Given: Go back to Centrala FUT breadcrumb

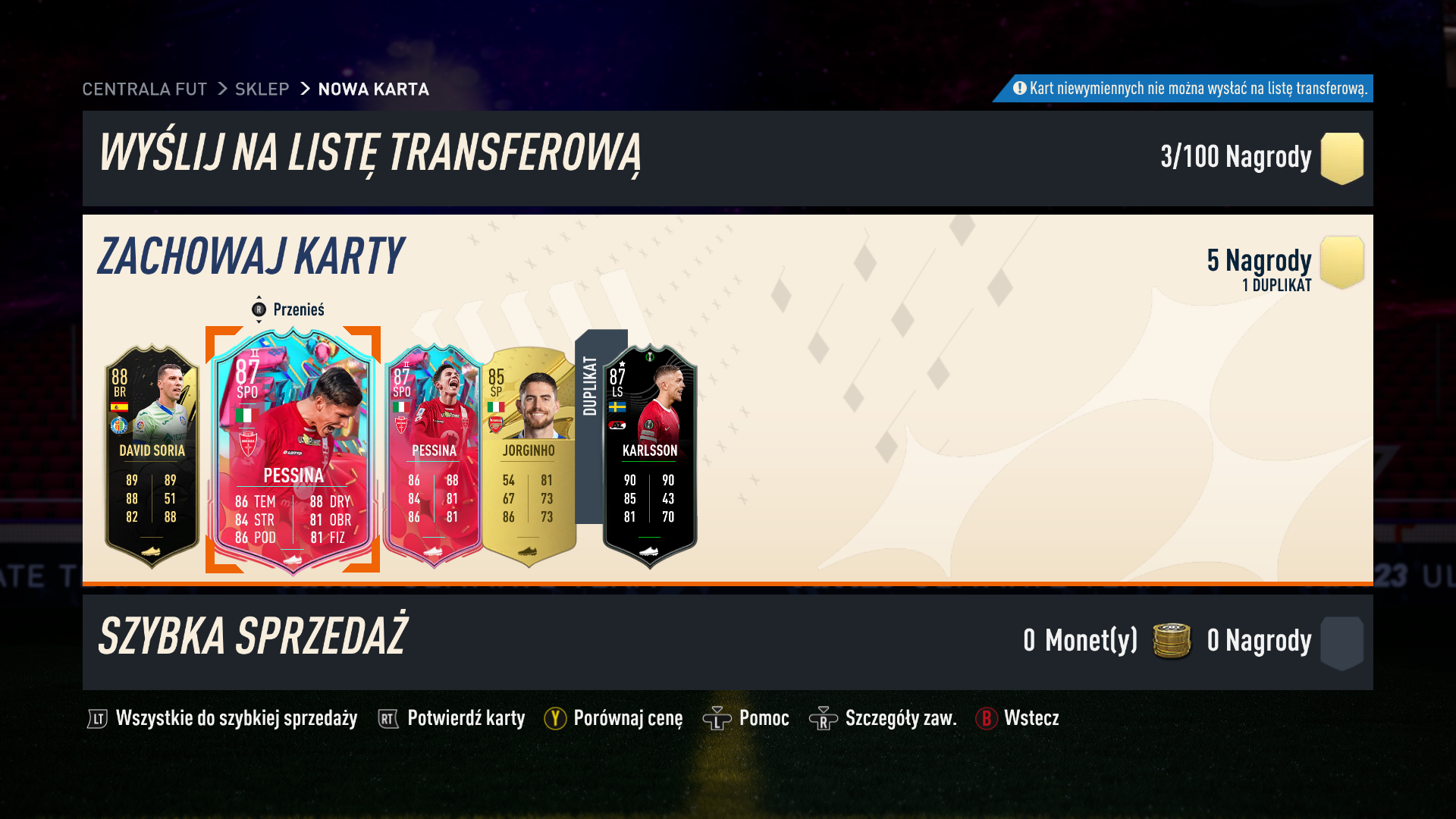Looking at the screenshot, I should coord(144,89).
